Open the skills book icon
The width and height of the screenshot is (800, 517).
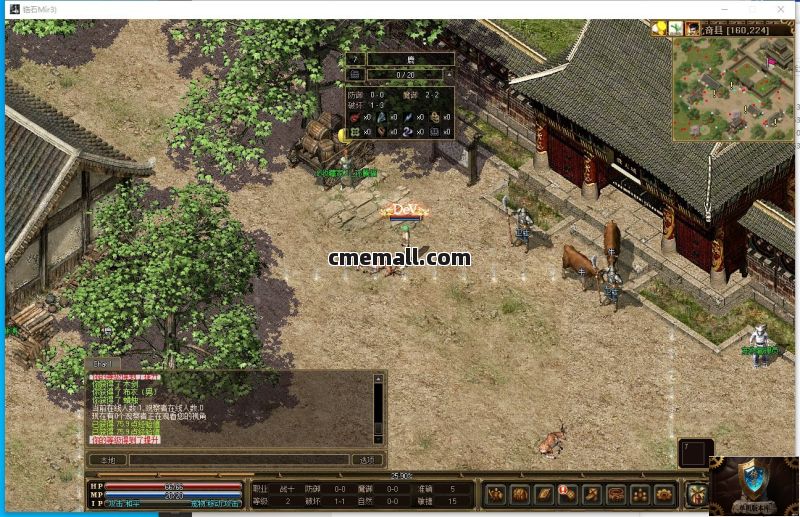tap(544, 494)
